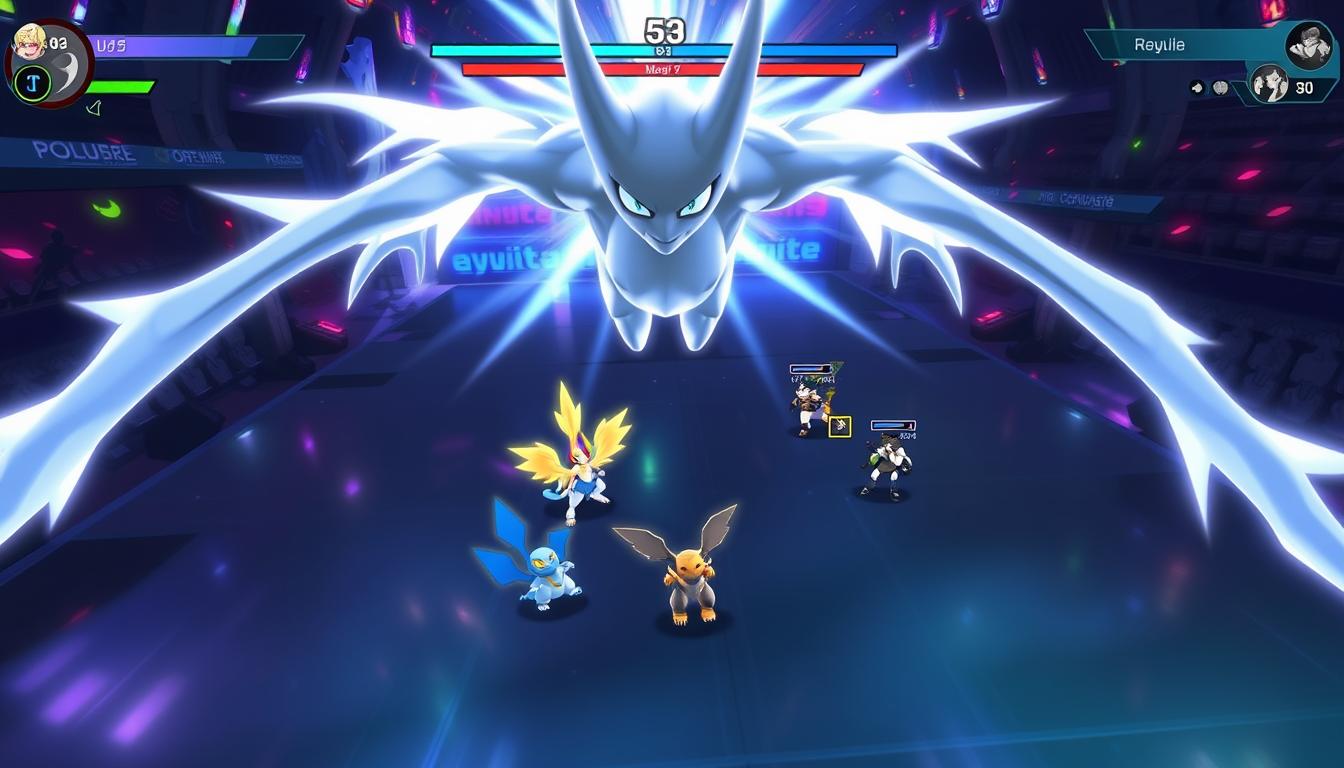
Task: Click the green stamina bar under the portrait
Action: pos(120,87)
